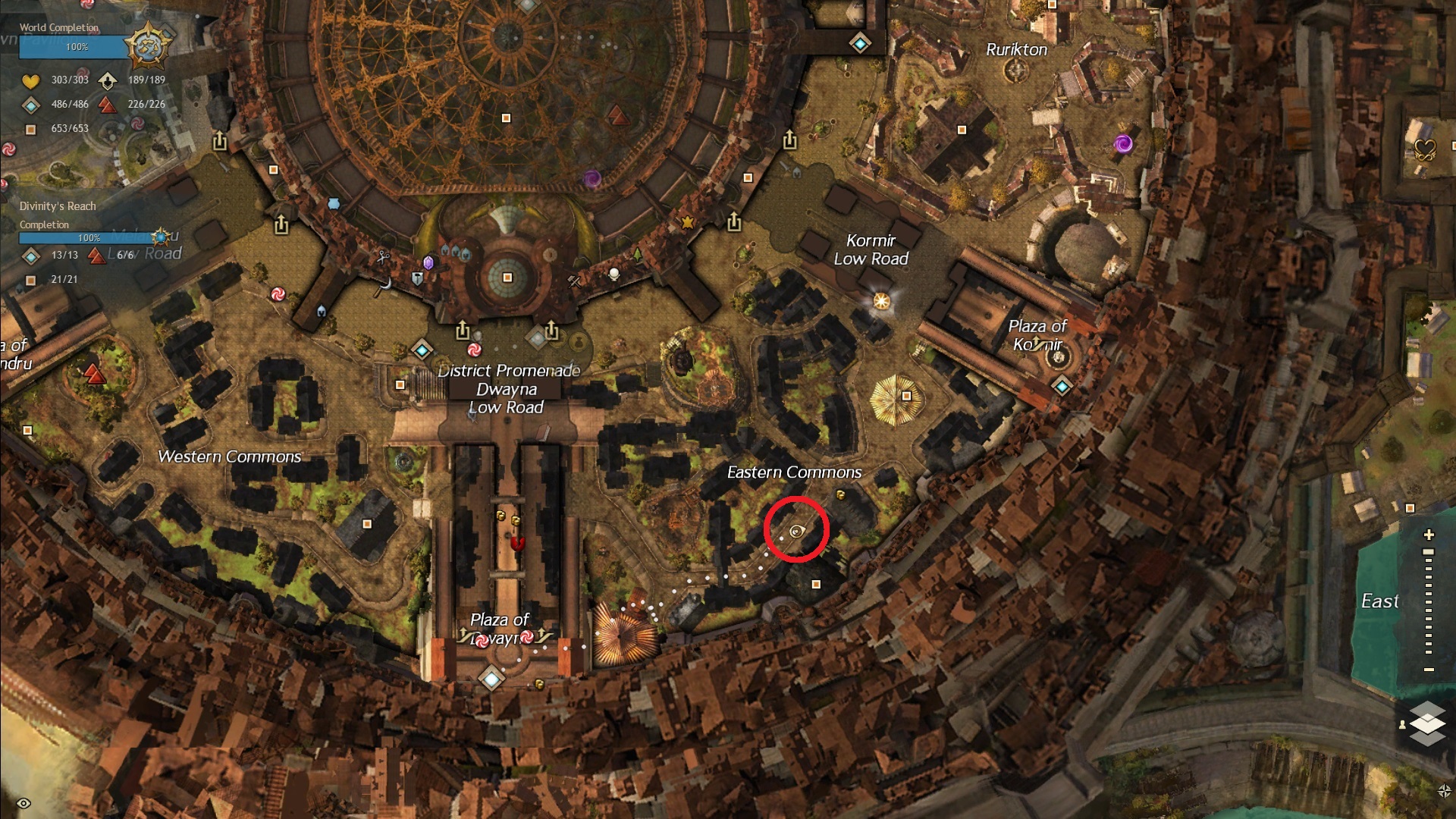This screenshot has height=819, width=1456.
Task: Zoom out with the map's minus button
Action: pos(1429,670)
